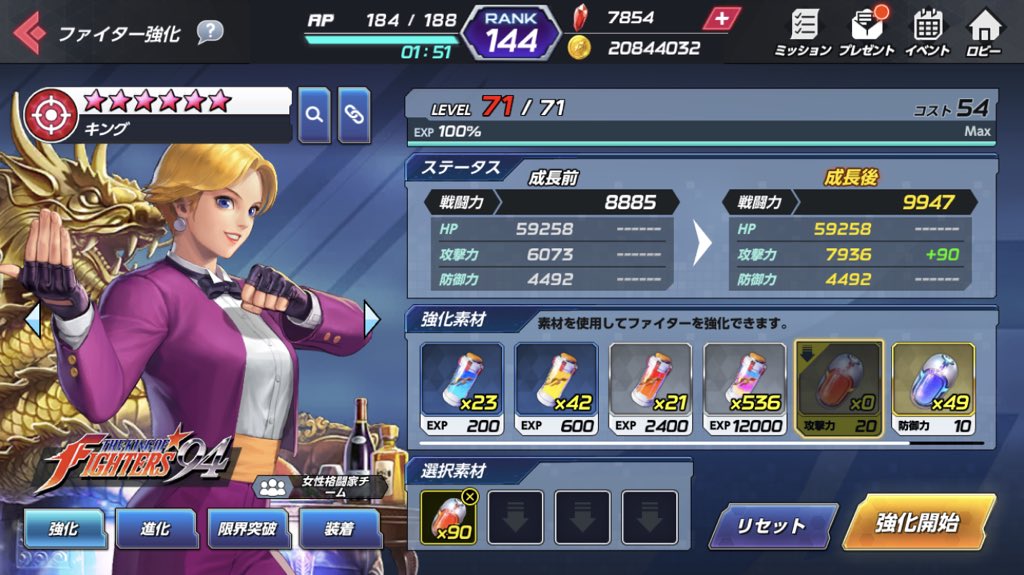The width and height of the screenshot is (1024, 575).
Task: Click the リセット reset button
Action: coord(772,526)
